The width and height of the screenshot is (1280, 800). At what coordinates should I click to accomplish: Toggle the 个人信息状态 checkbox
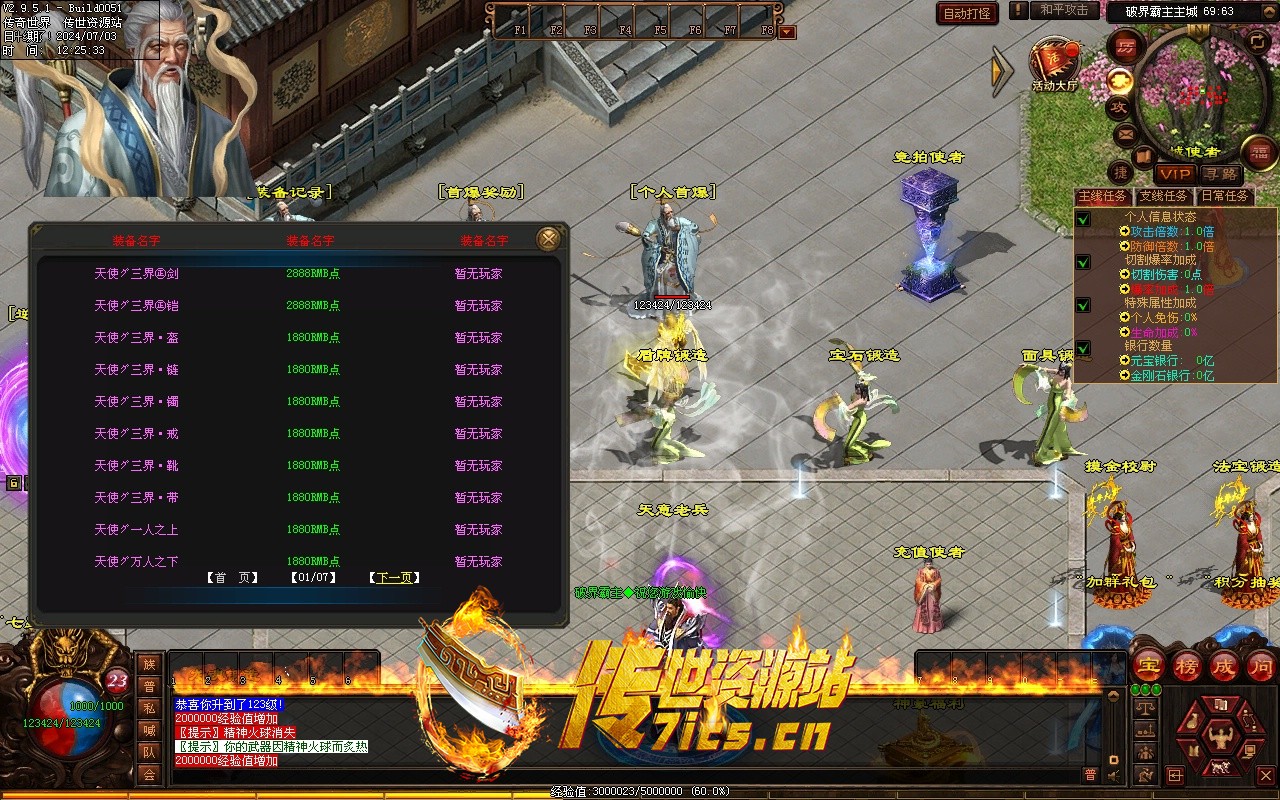[x=1083, y=218]
